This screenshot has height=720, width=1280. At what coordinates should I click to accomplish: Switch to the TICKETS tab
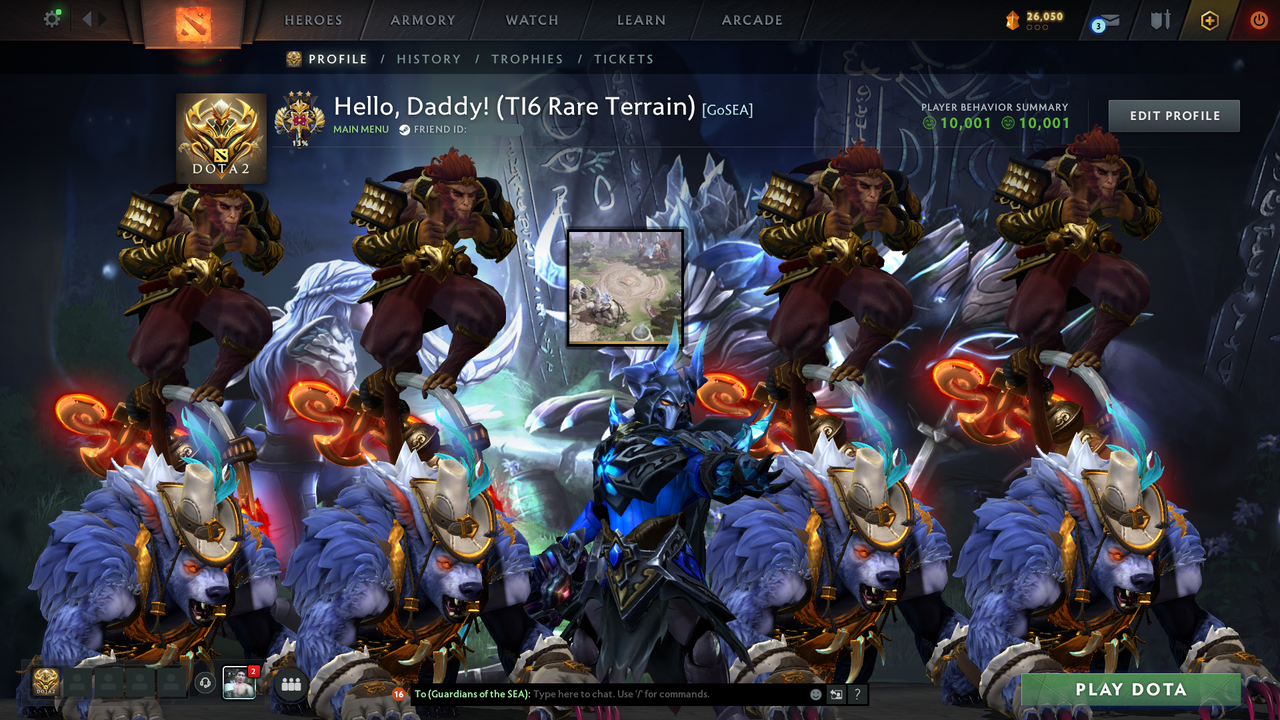click(x=624, y=59)
